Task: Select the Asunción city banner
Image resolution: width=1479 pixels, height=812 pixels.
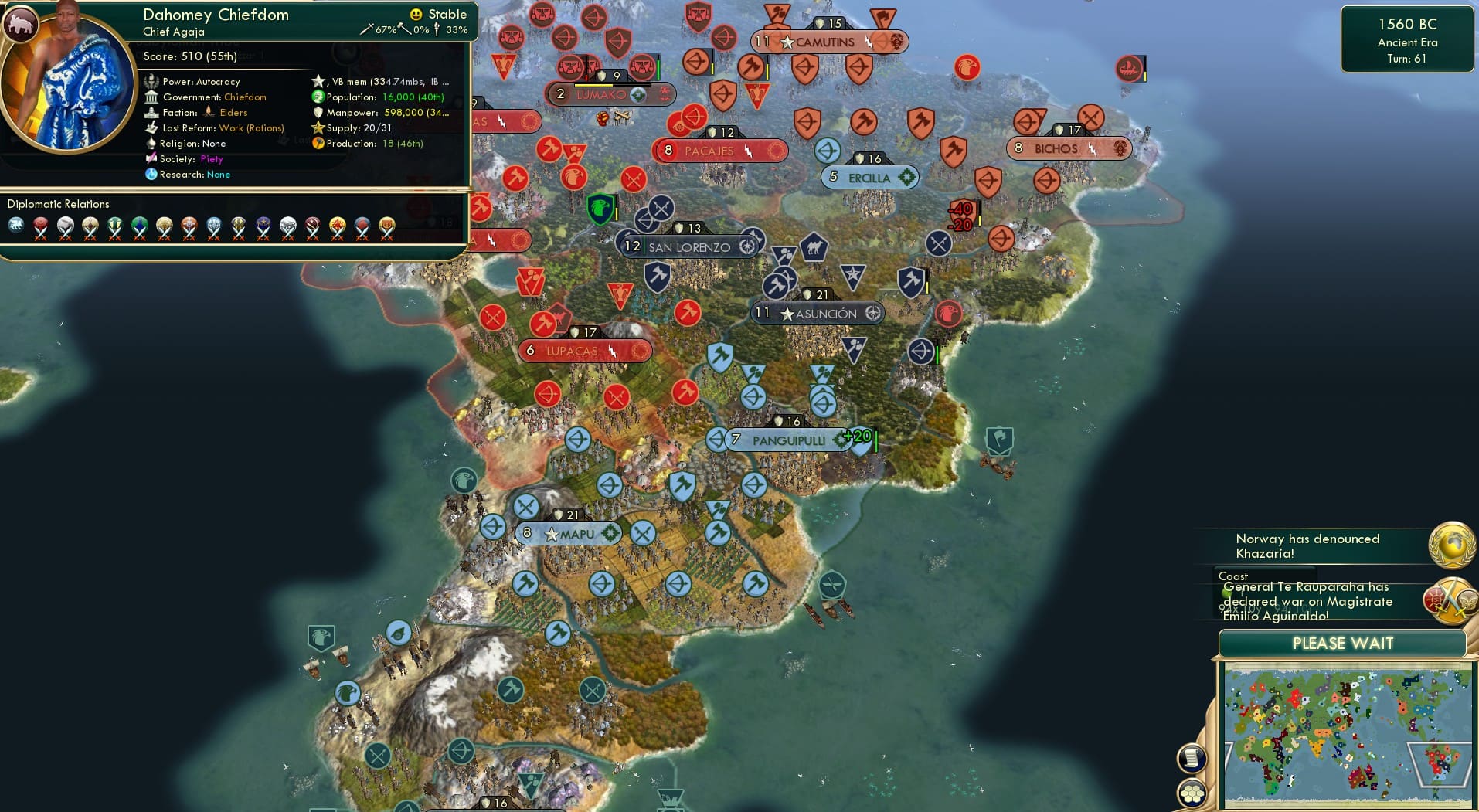Action: [x=818, y=313]
